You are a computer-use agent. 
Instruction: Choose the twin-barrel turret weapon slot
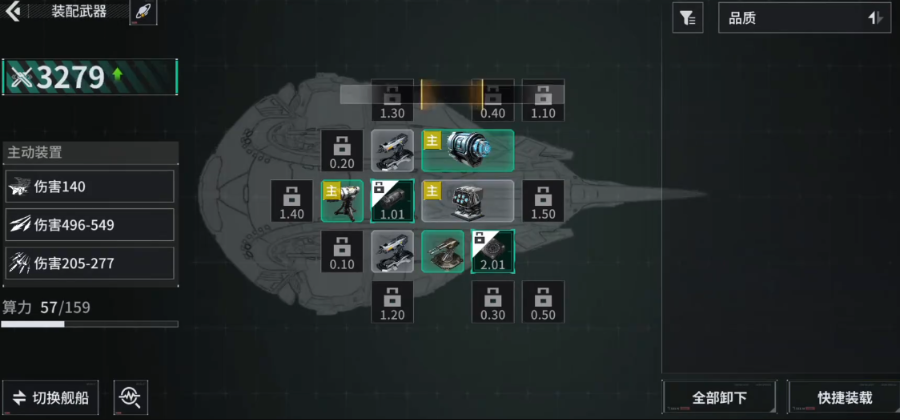443,251
